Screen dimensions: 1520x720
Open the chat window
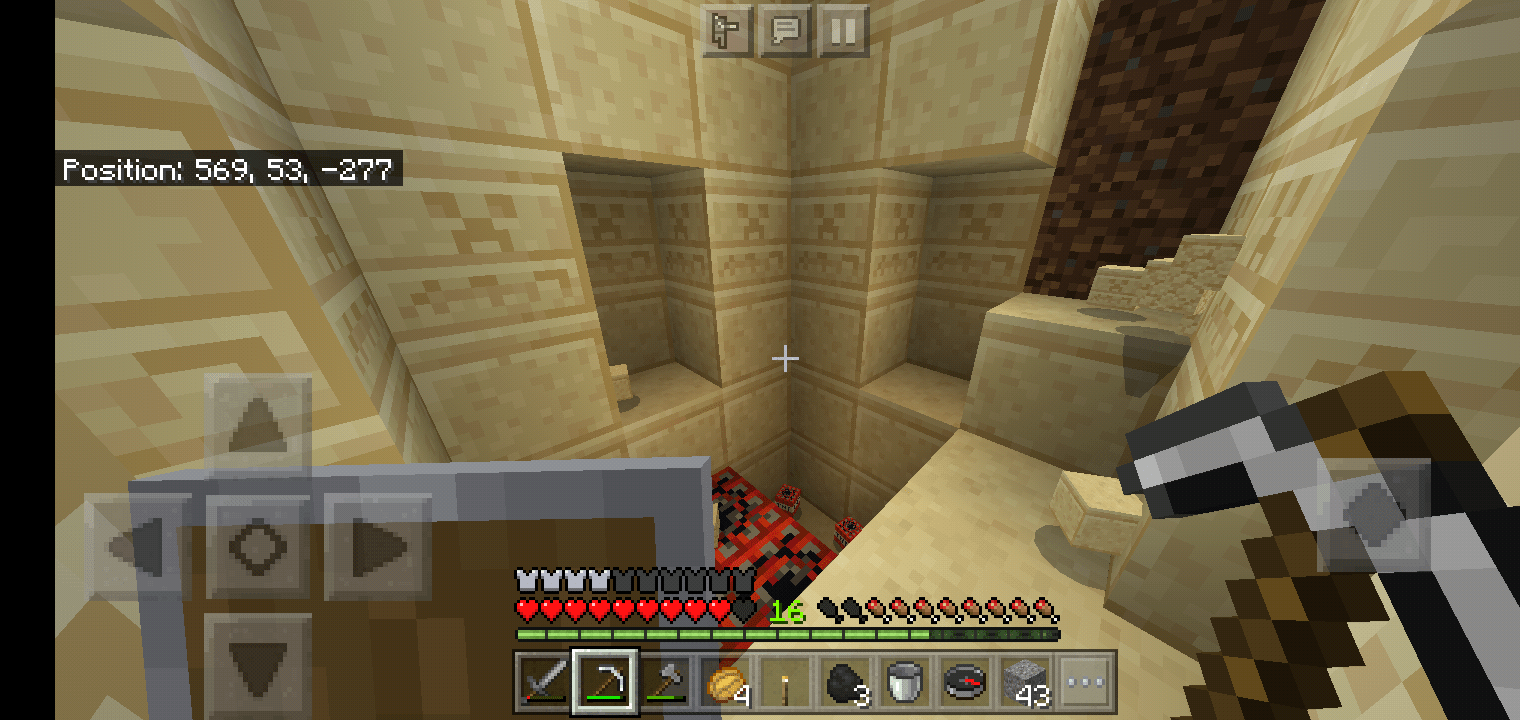786,31
